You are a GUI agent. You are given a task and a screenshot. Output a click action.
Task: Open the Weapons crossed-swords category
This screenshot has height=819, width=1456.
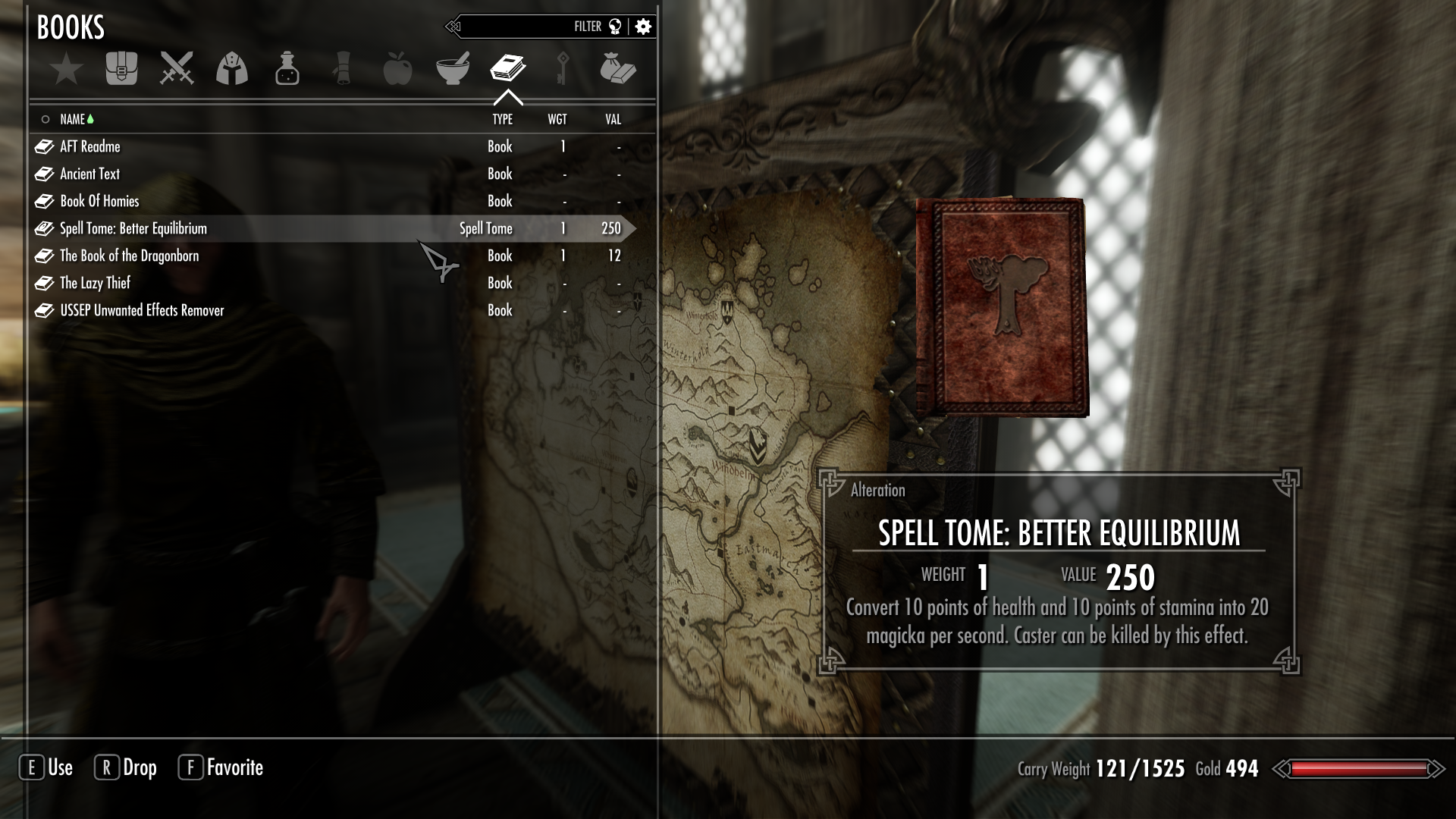tap(177, 69)
